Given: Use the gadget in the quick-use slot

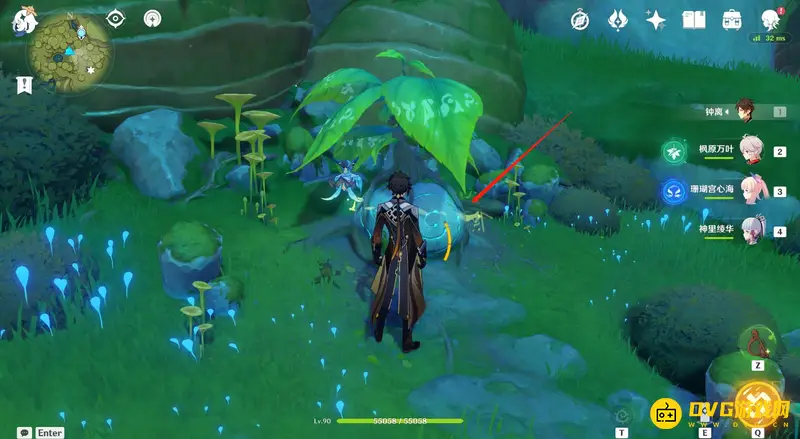Looking at the screenshot, I should (x=756, y=345).
